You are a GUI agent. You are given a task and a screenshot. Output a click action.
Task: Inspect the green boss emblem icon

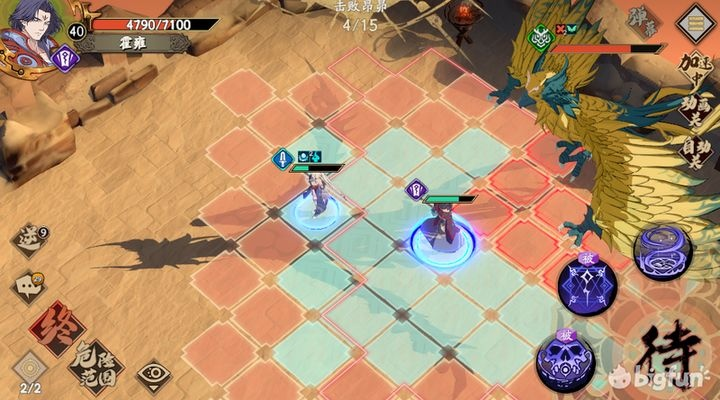[x=541, y=40]
